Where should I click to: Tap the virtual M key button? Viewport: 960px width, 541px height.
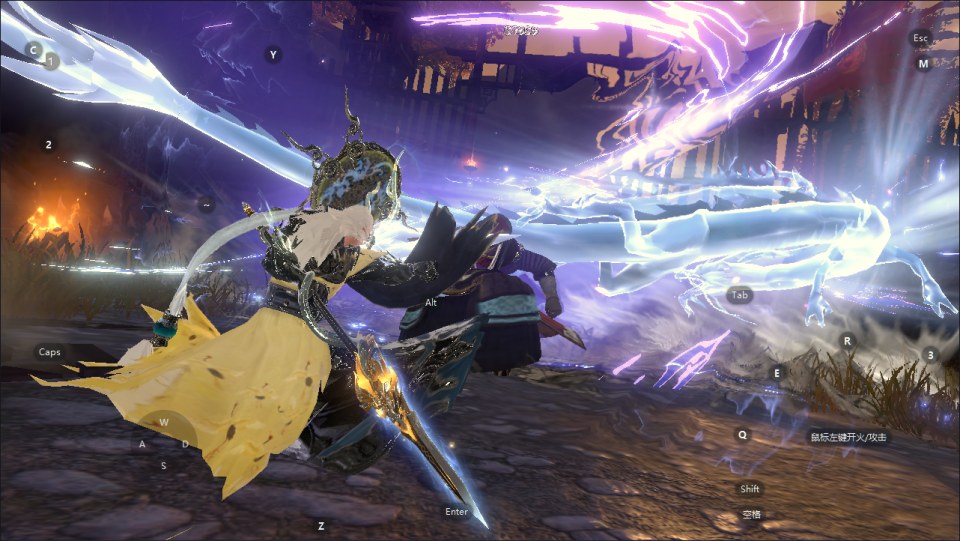[923, 63]
